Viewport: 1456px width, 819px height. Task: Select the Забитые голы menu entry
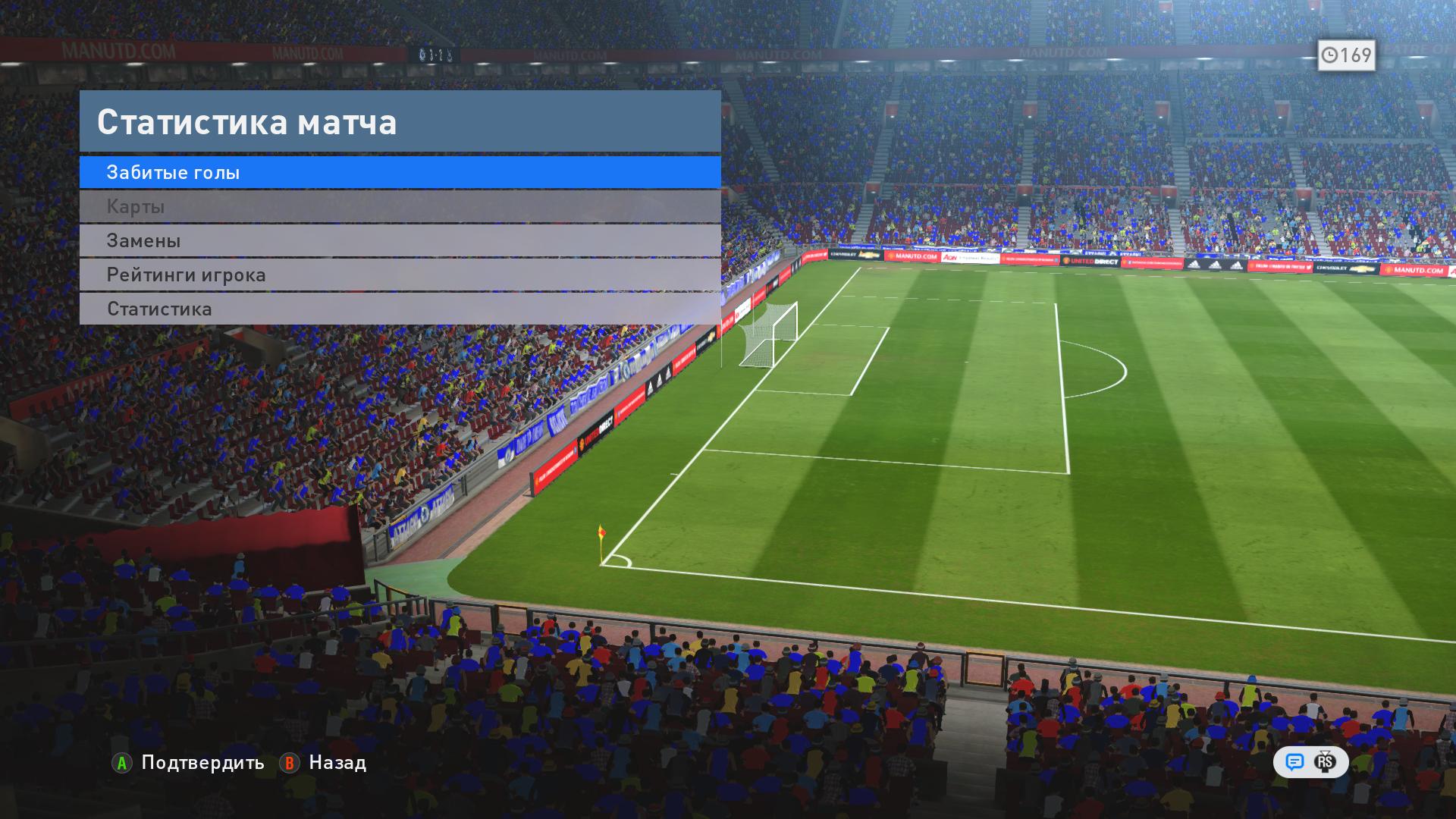click(x=400, y=172)
